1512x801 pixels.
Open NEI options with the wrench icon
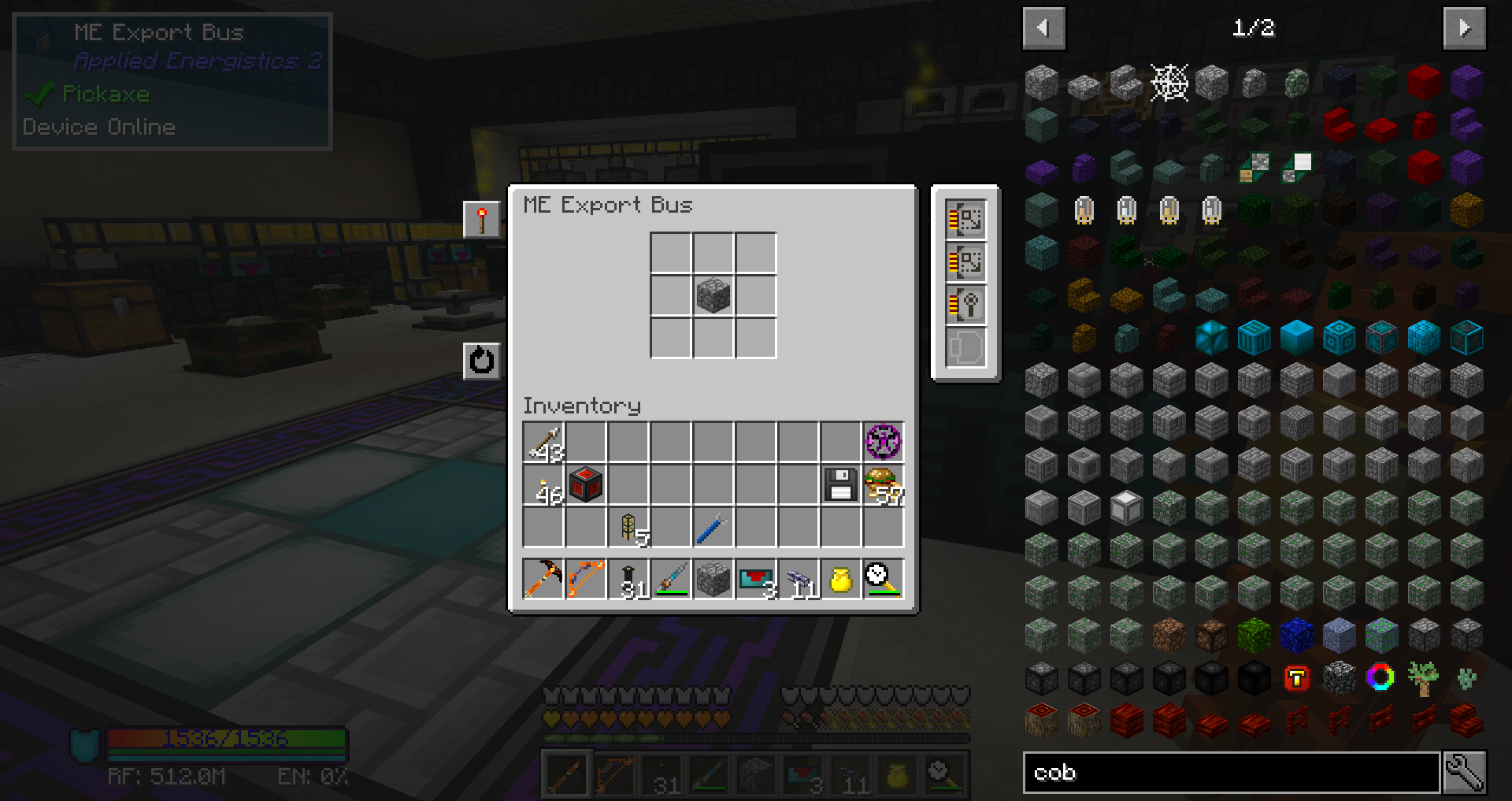[x=1475, y=773]
